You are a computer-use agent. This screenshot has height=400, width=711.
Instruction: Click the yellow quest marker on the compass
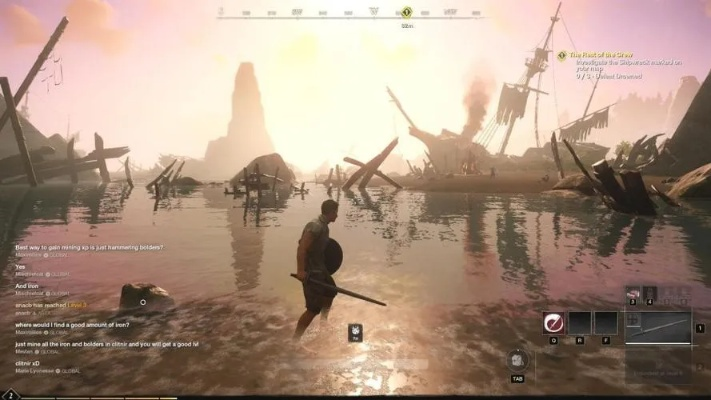pos(406,12)
